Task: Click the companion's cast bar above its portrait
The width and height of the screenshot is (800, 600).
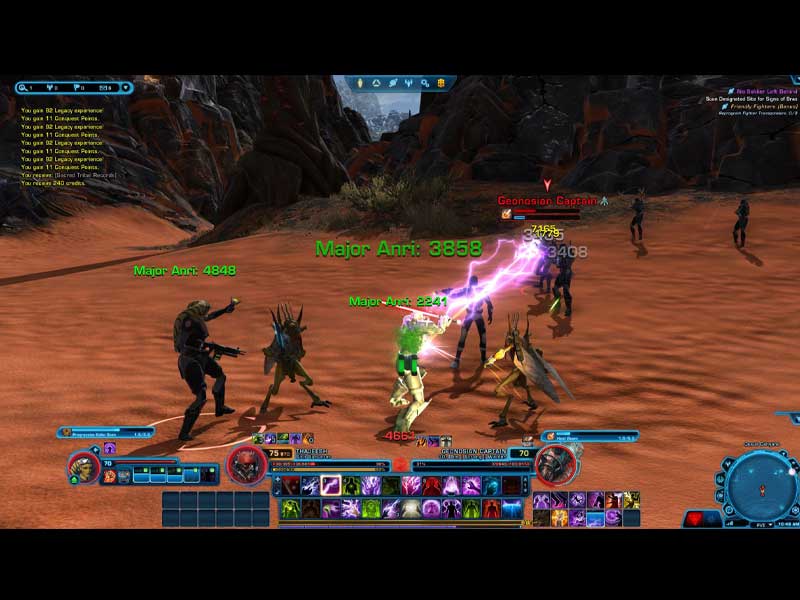Action: 106,433
